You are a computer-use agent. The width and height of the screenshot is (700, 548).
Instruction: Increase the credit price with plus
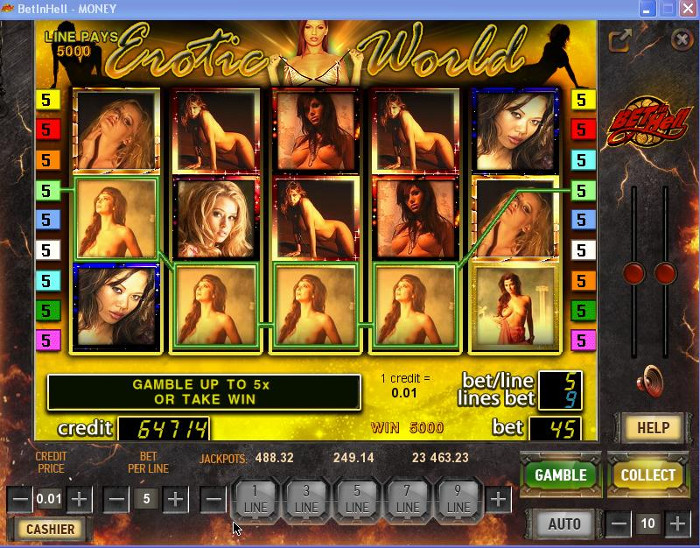pyautogui.click(x=80, y=498)
